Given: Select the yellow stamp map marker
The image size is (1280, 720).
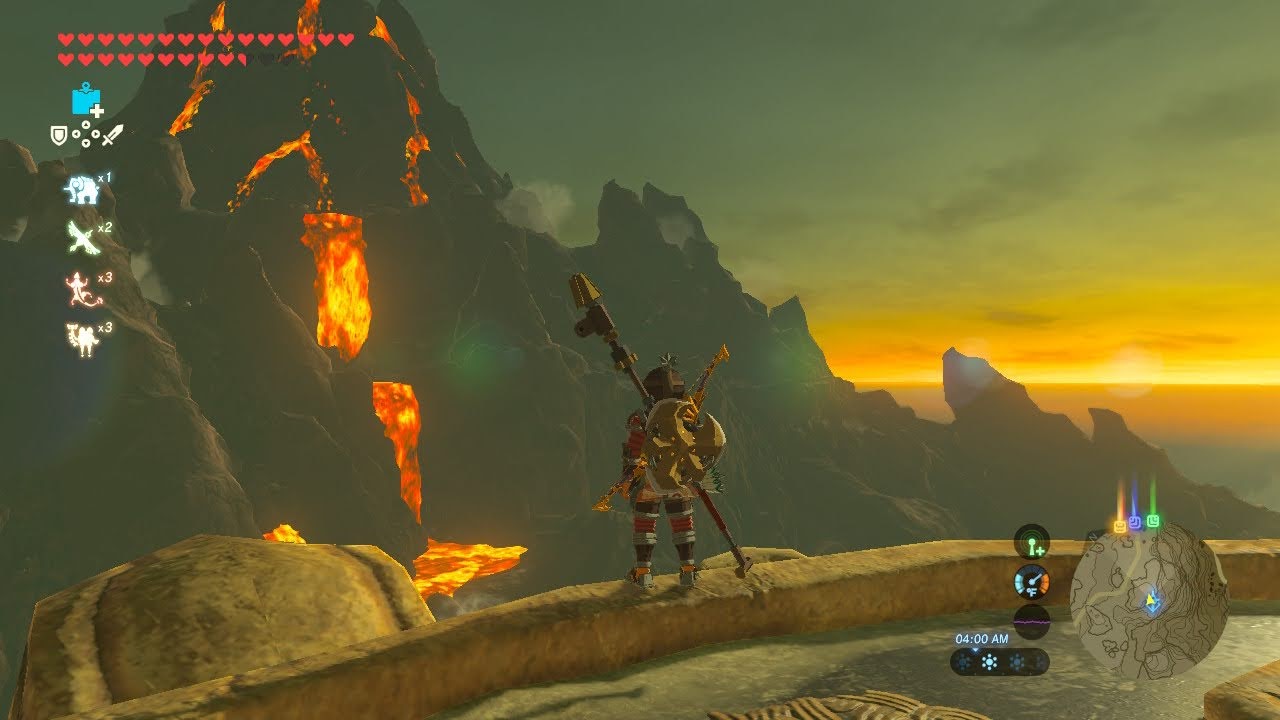Looking at the screenshot, I should pos(1120,526).
